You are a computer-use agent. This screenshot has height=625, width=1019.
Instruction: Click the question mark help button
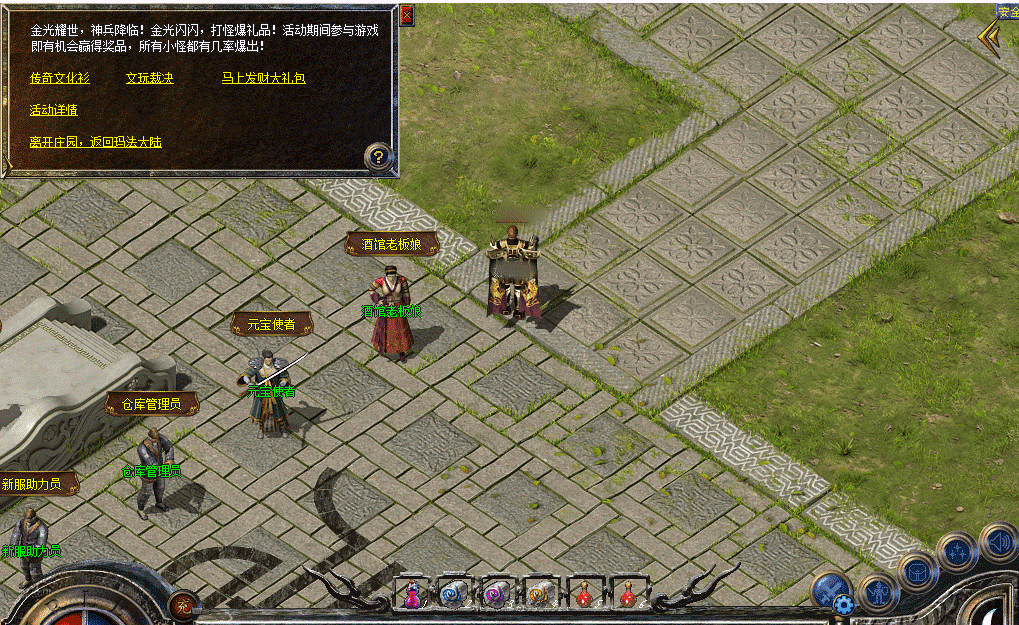tap(378, 157)
